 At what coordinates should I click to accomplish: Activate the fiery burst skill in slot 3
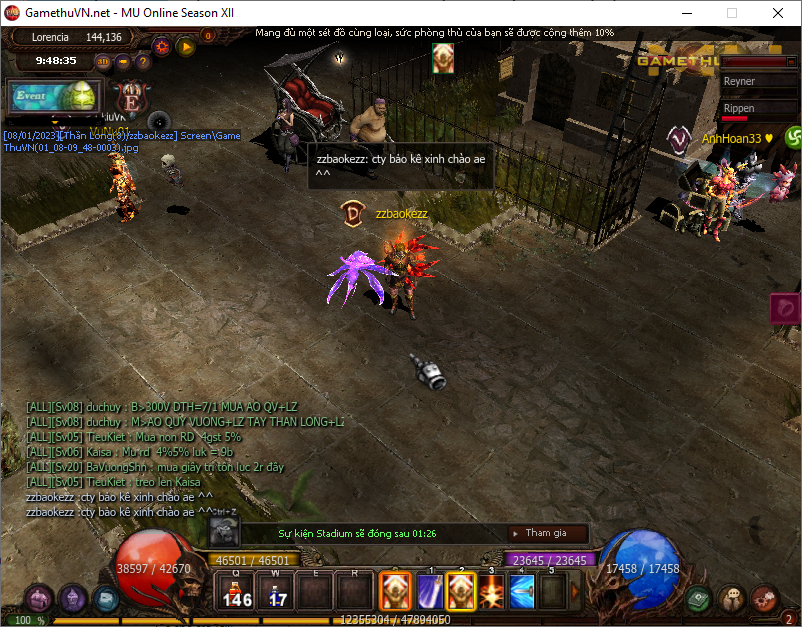[x=491, y=591]
